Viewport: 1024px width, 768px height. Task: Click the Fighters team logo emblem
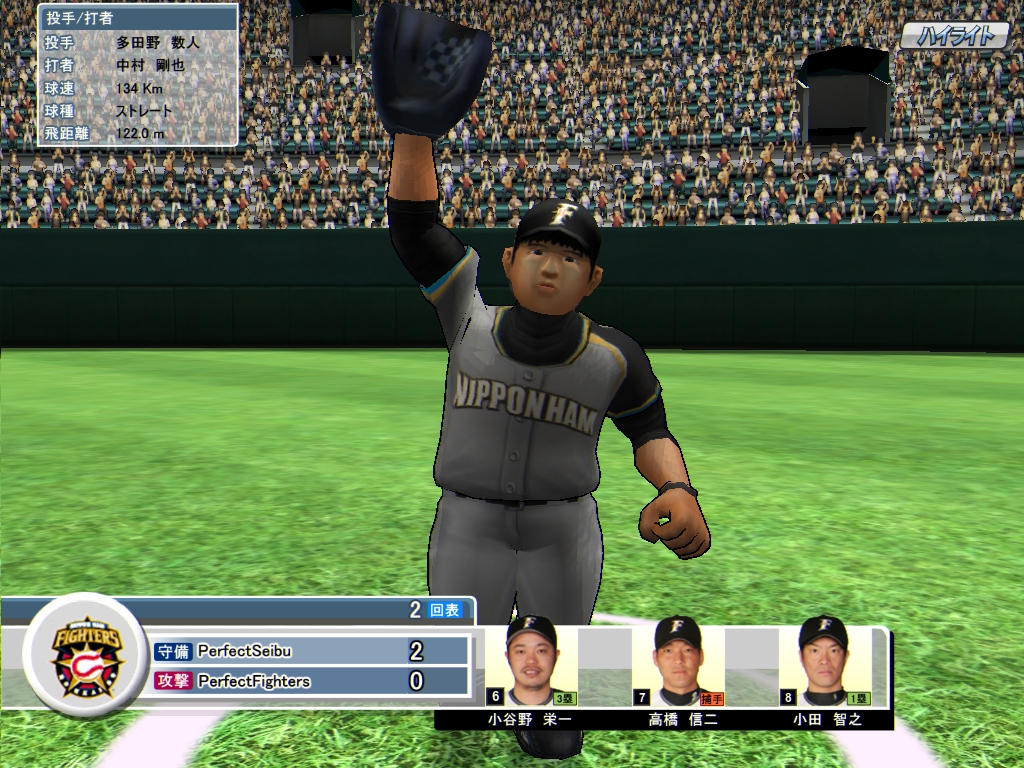(x=85, y=655)
